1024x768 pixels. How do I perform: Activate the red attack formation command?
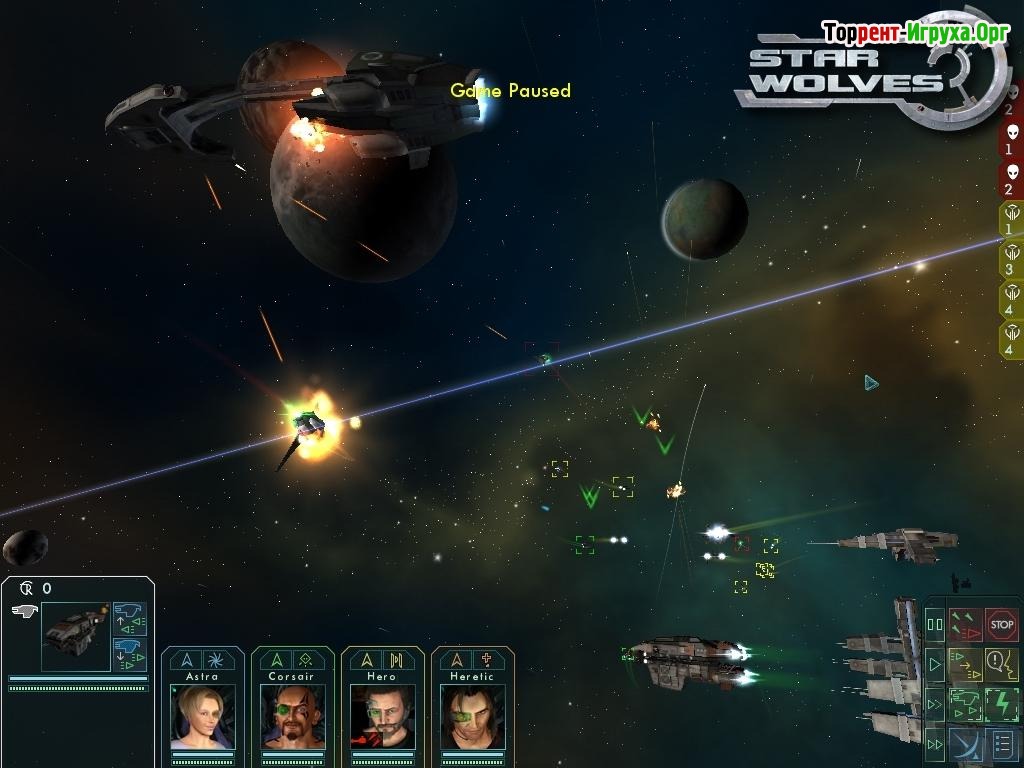(965, 624)
